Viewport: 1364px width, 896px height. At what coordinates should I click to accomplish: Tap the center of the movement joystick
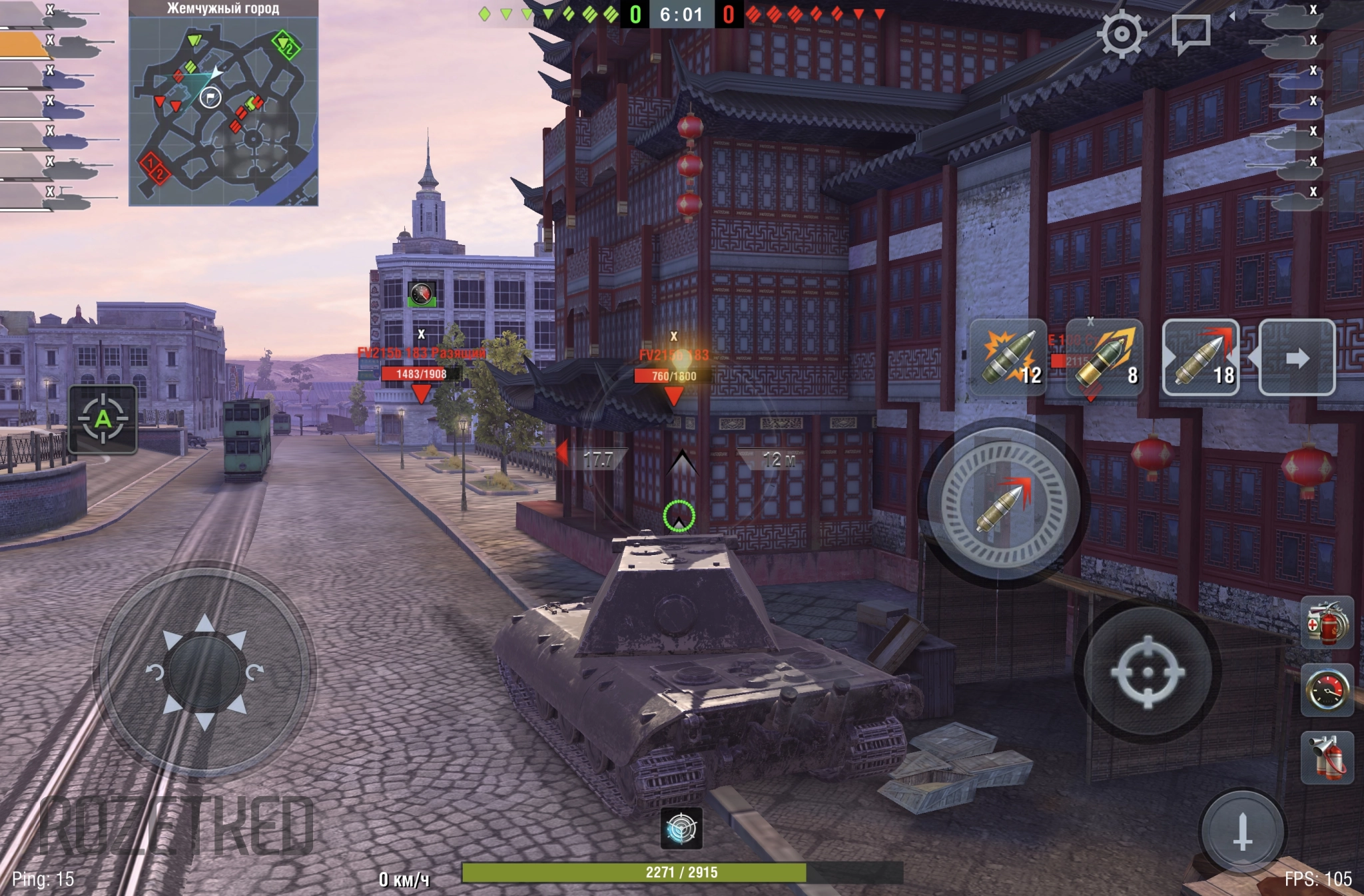(x=204, y=672)
